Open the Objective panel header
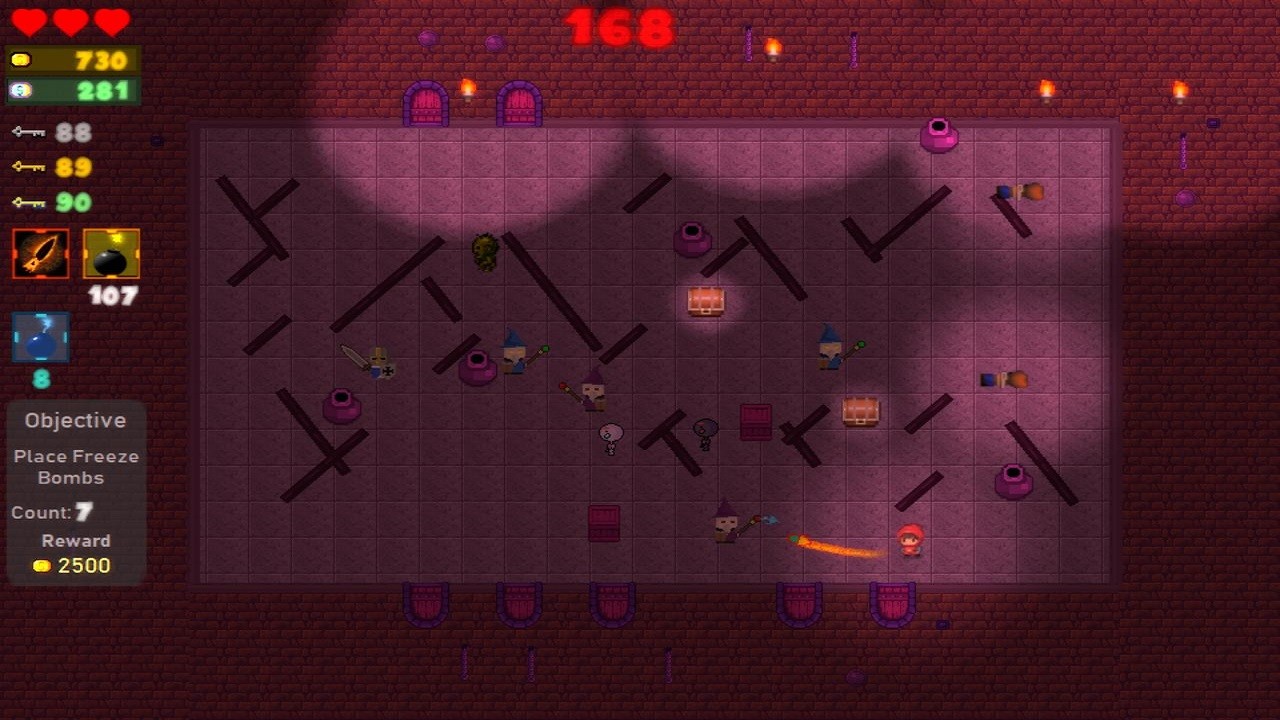 tap(75, 420)
